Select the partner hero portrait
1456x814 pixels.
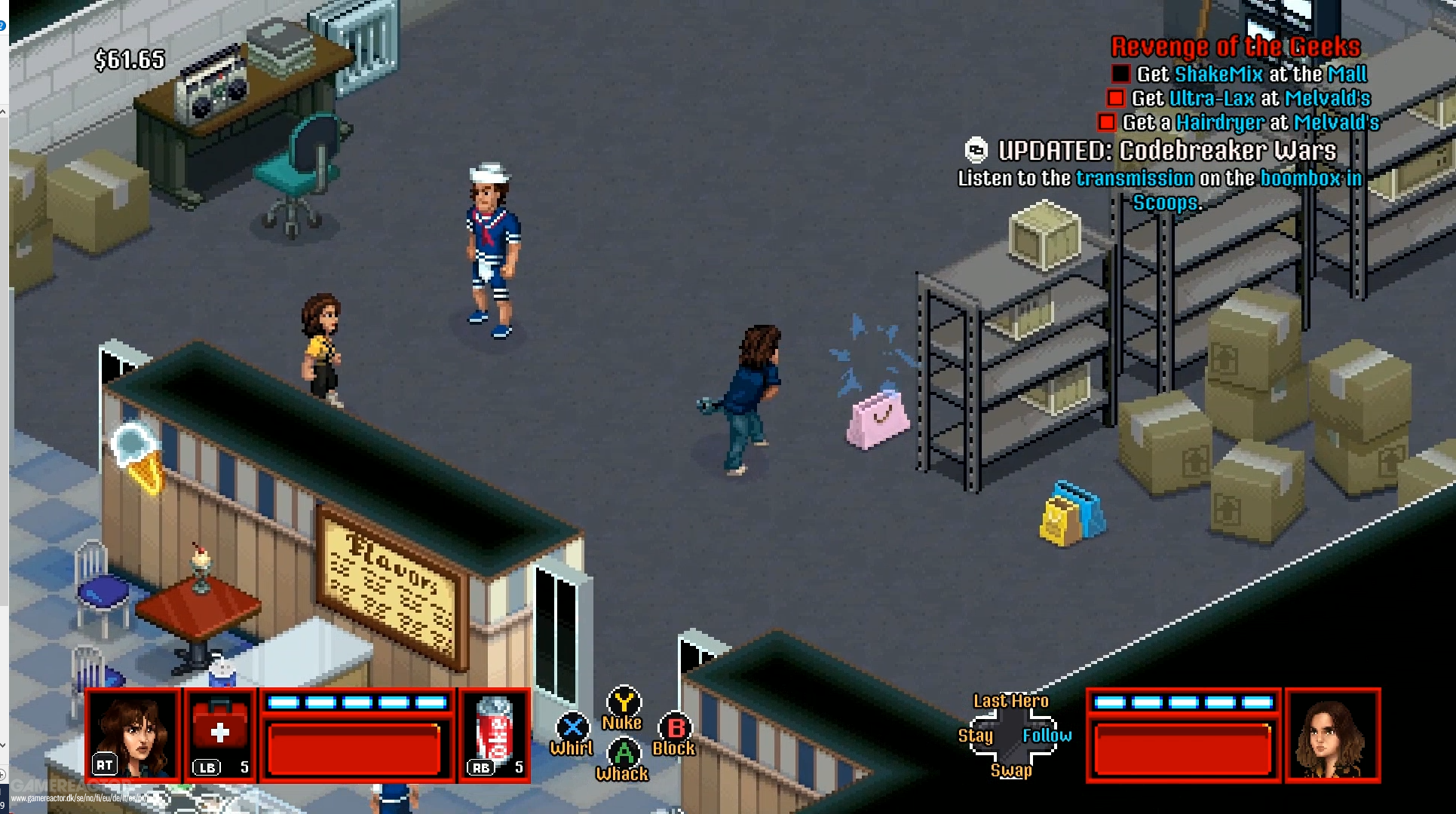tap(1332, 735)
